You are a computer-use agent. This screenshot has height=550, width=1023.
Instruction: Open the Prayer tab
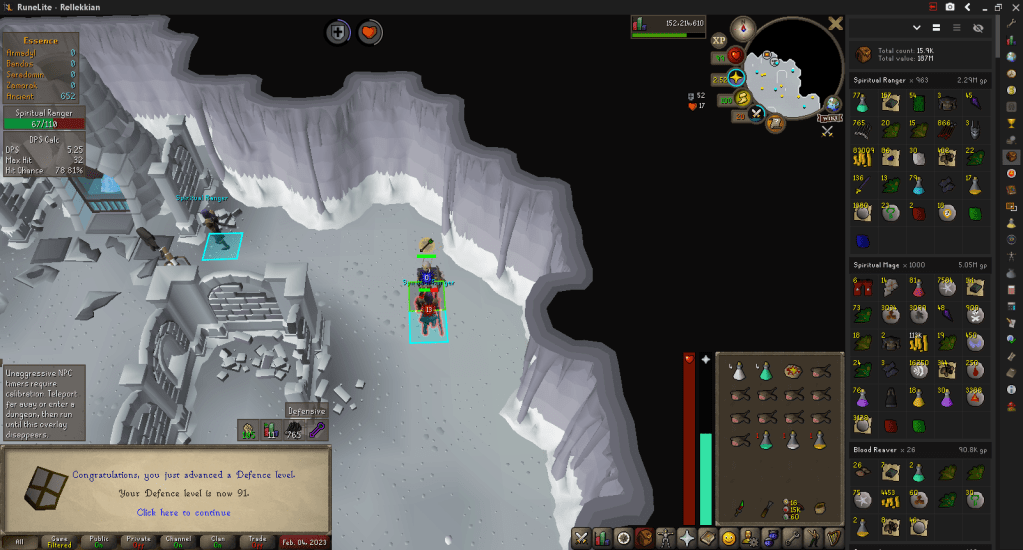[686, 538]
